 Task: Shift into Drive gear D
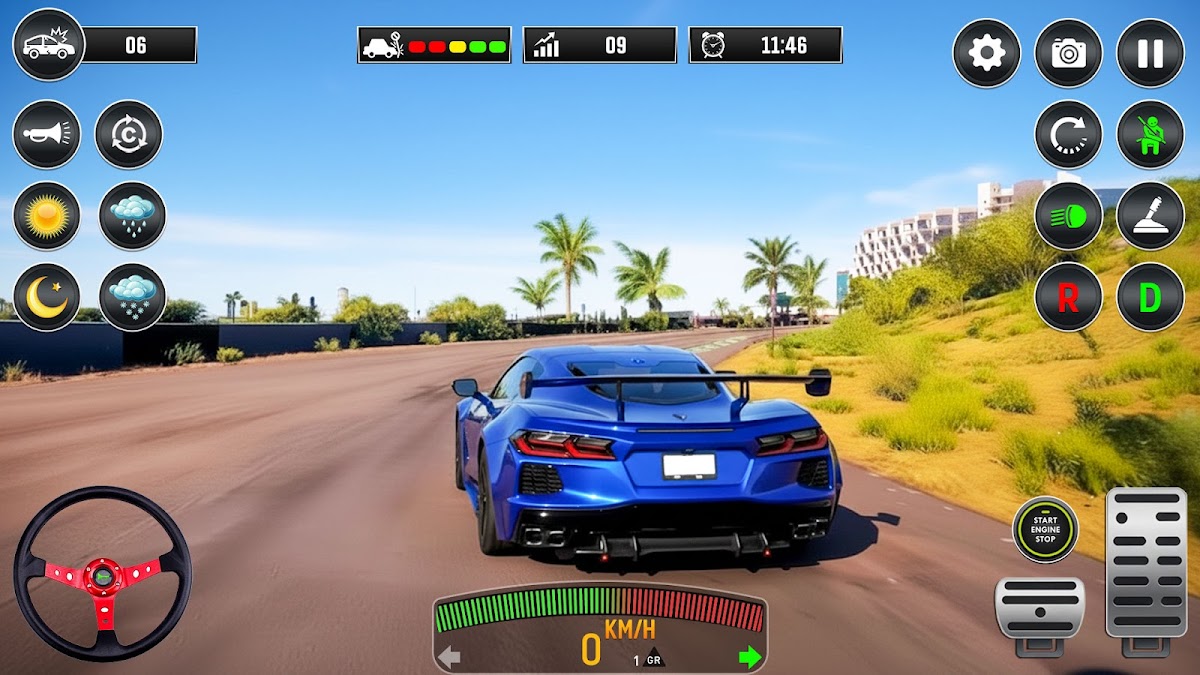(1150, 297)
